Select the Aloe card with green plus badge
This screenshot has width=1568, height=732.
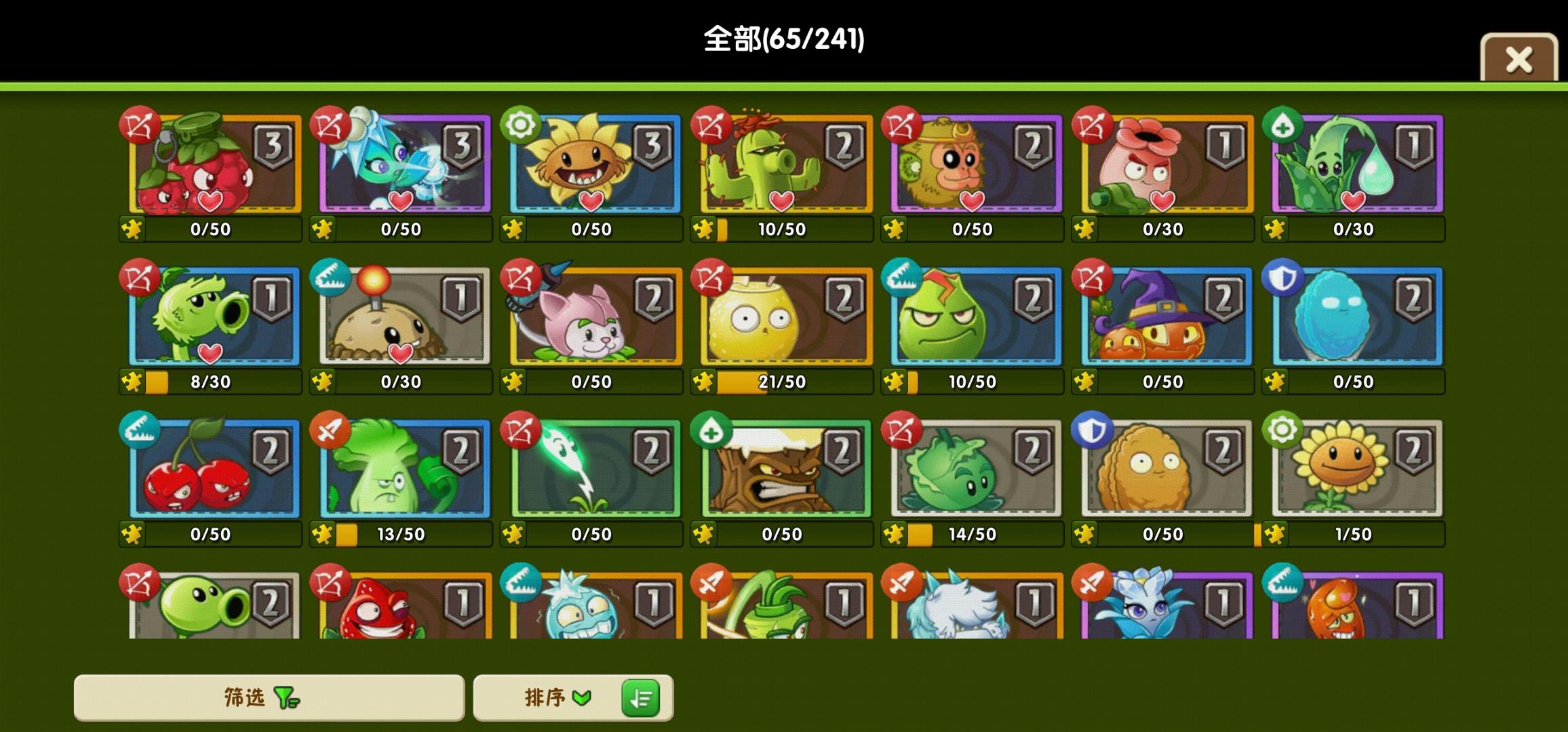1355,165
